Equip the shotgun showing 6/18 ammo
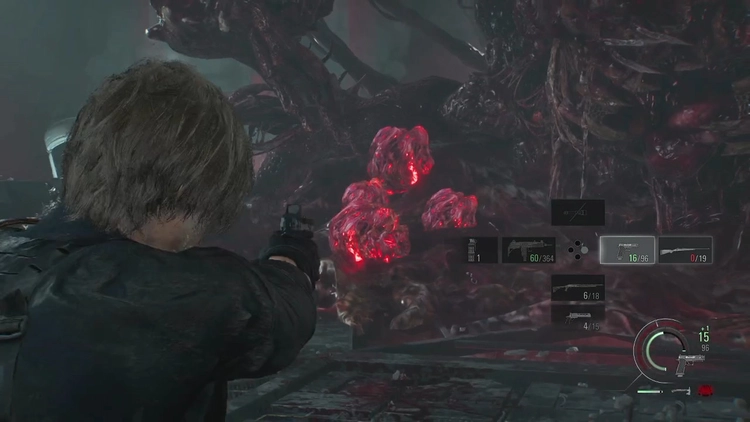Viewport: 750px width, 422px height. coord(578,288)
